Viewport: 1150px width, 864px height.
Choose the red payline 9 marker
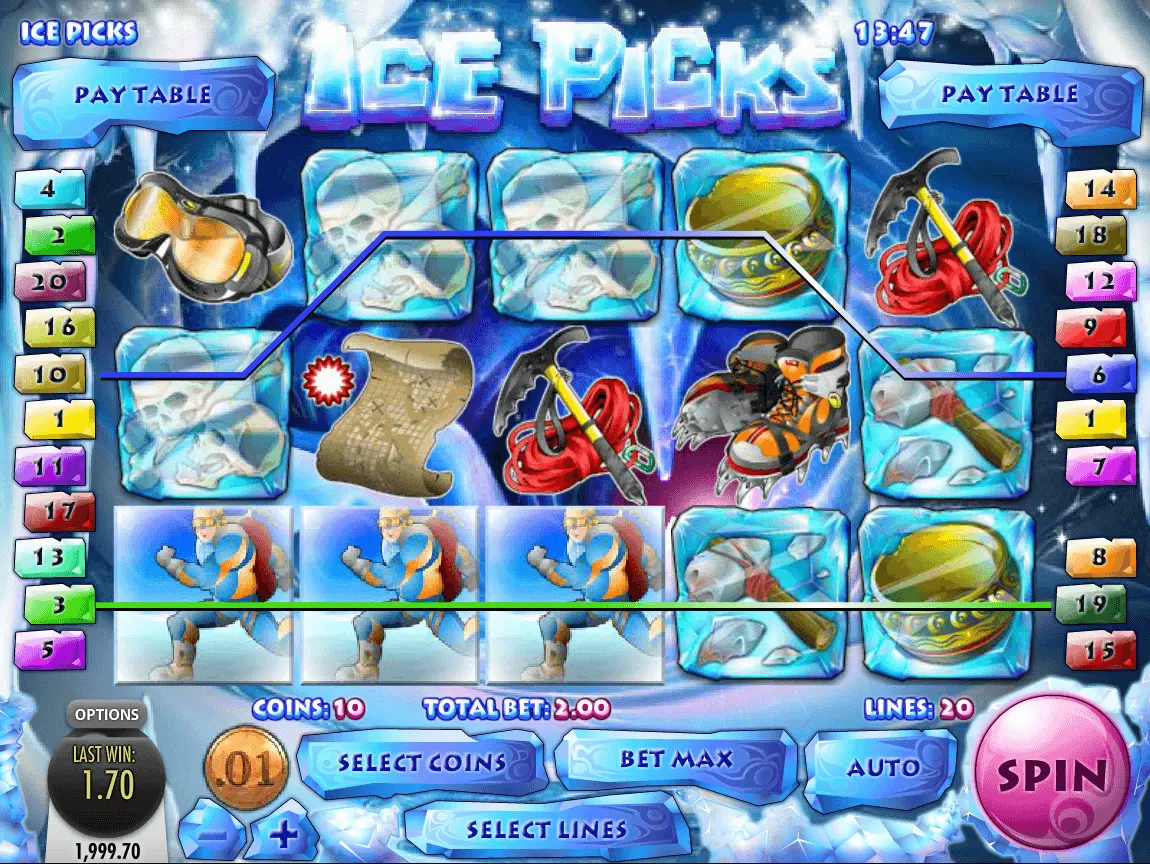pyautogui.click(x=1090, y=327)
